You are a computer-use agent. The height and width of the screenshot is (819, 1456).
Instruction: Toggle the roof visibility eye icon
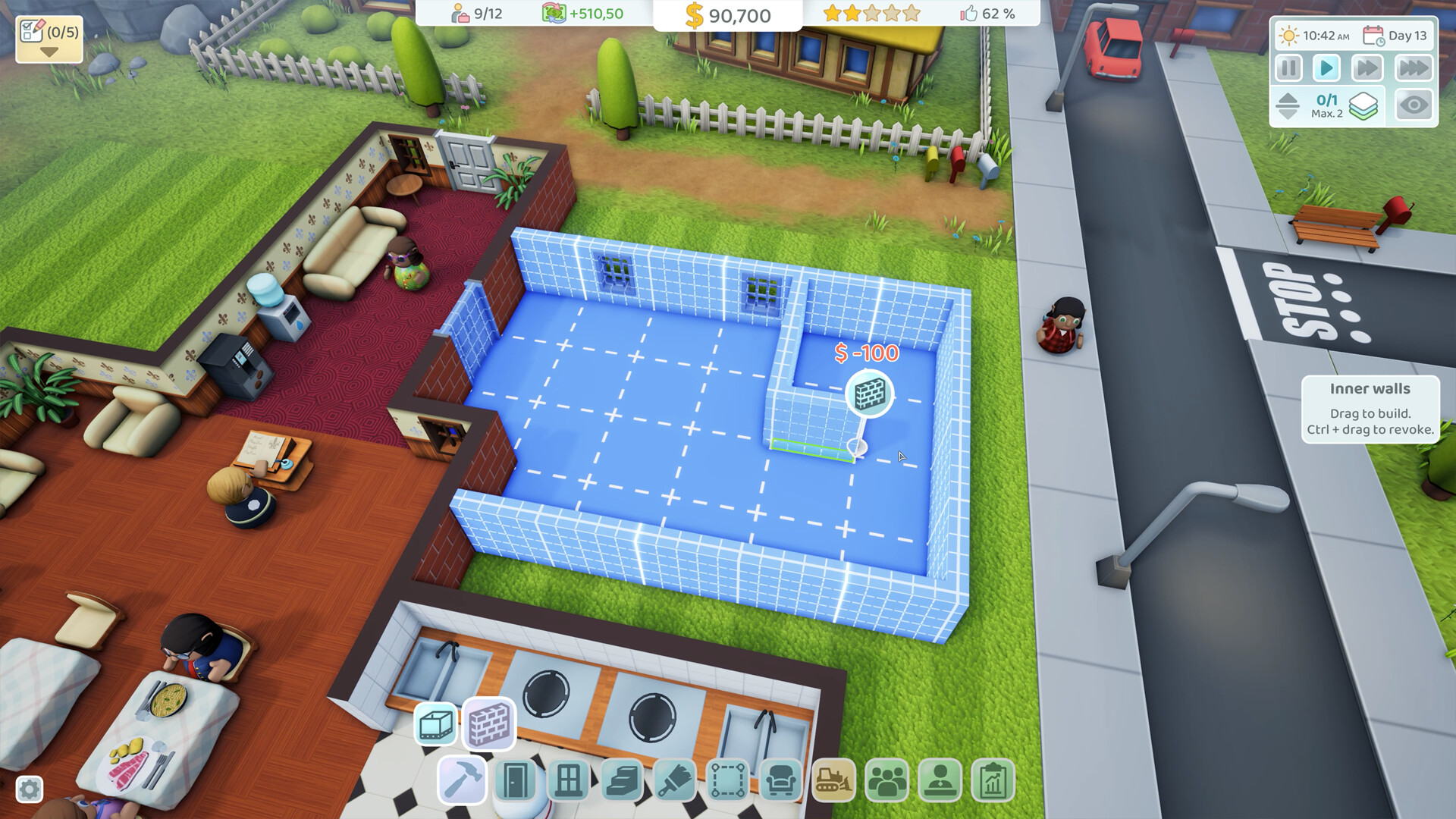click(x=1415, y=105)
